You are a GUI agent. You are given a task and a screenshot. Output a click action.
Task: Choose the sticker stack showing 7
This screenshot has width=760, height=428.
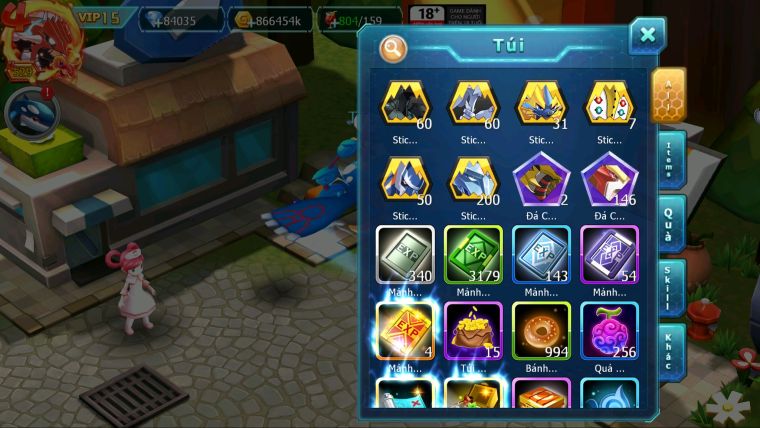(609, 104)
